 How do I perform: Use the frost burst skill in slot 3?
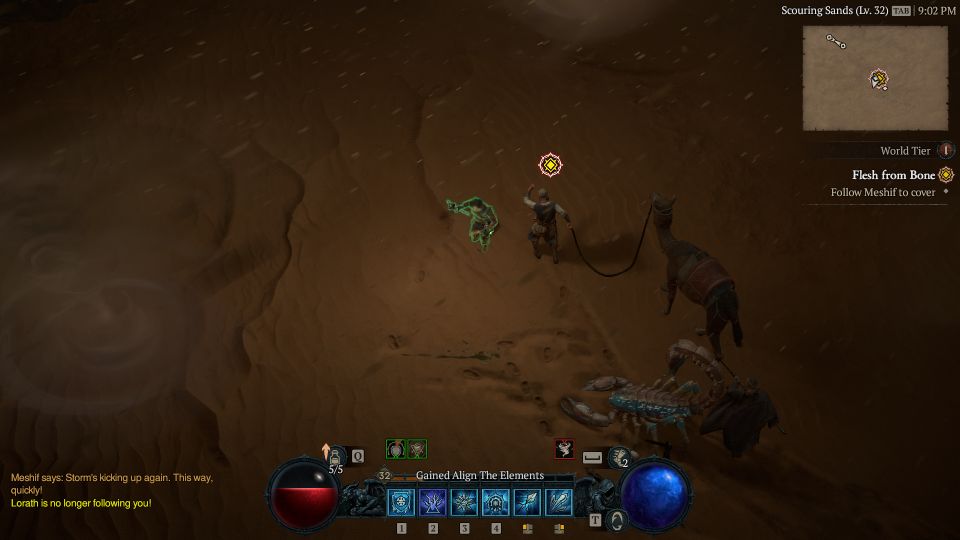(x=464, y=502)
